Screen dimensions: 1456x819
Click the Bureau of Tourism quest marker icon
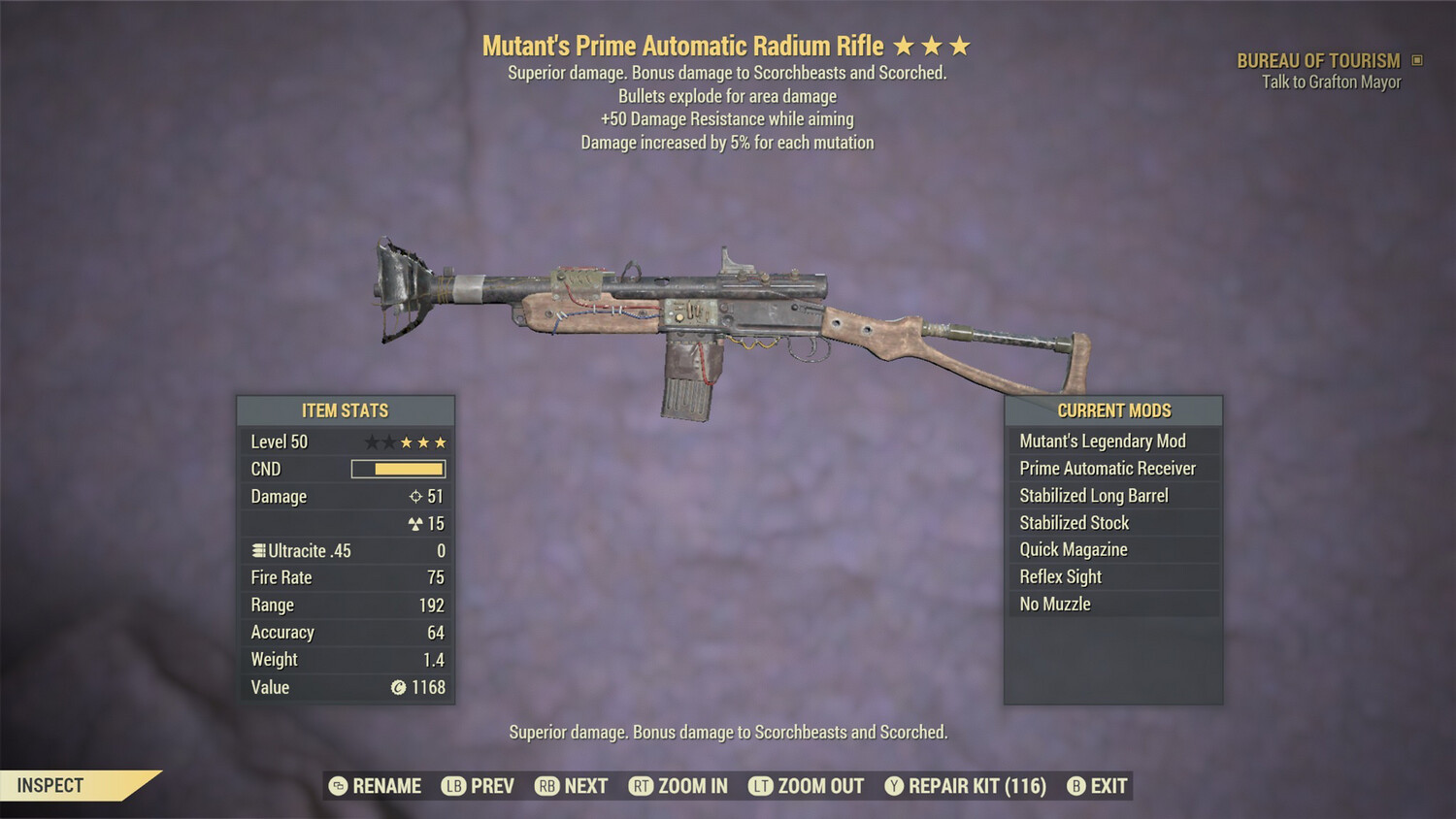point(1415,60)
